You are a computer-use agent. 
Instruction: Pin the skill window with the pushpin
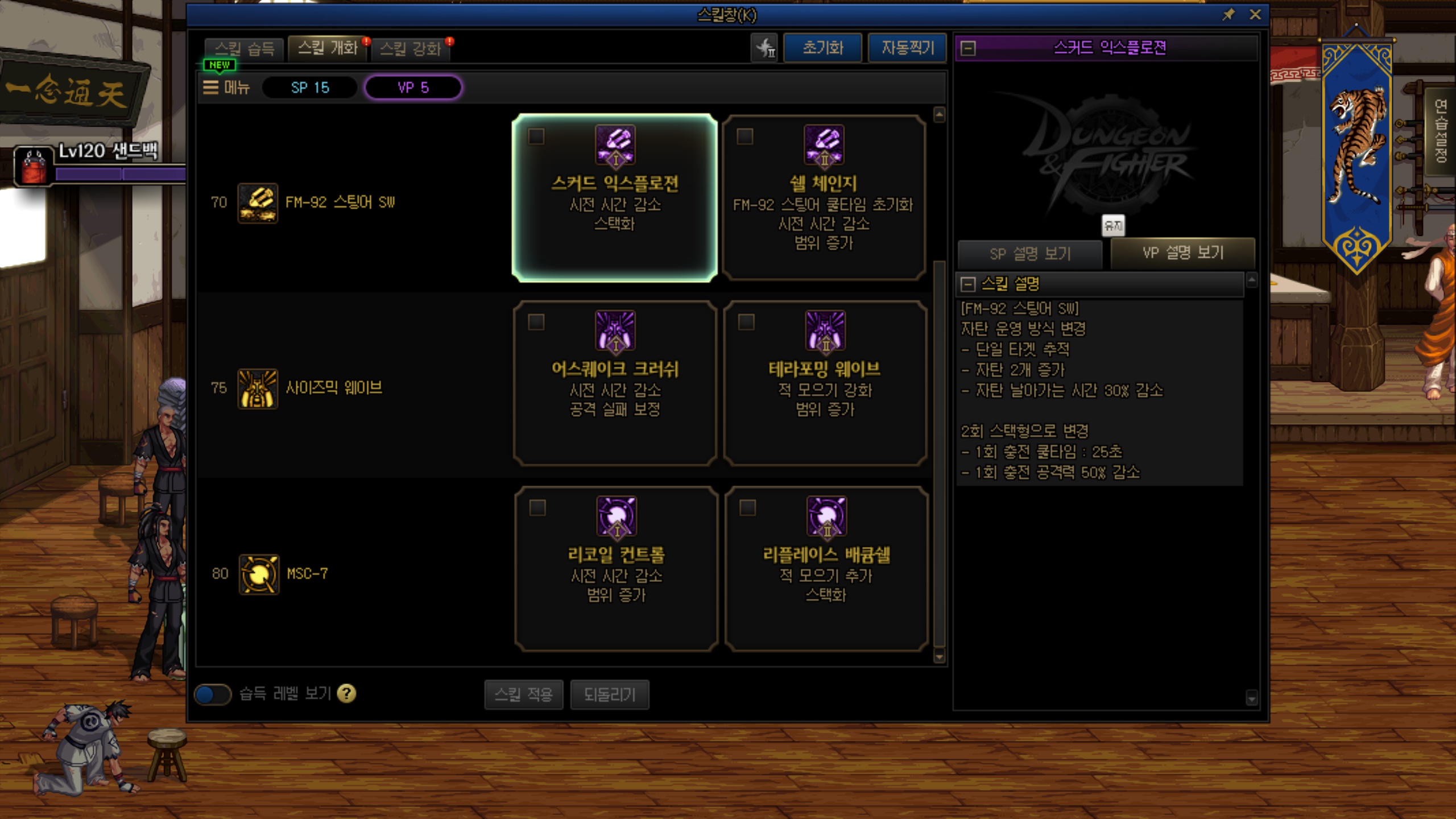(x=1228, y=15)
